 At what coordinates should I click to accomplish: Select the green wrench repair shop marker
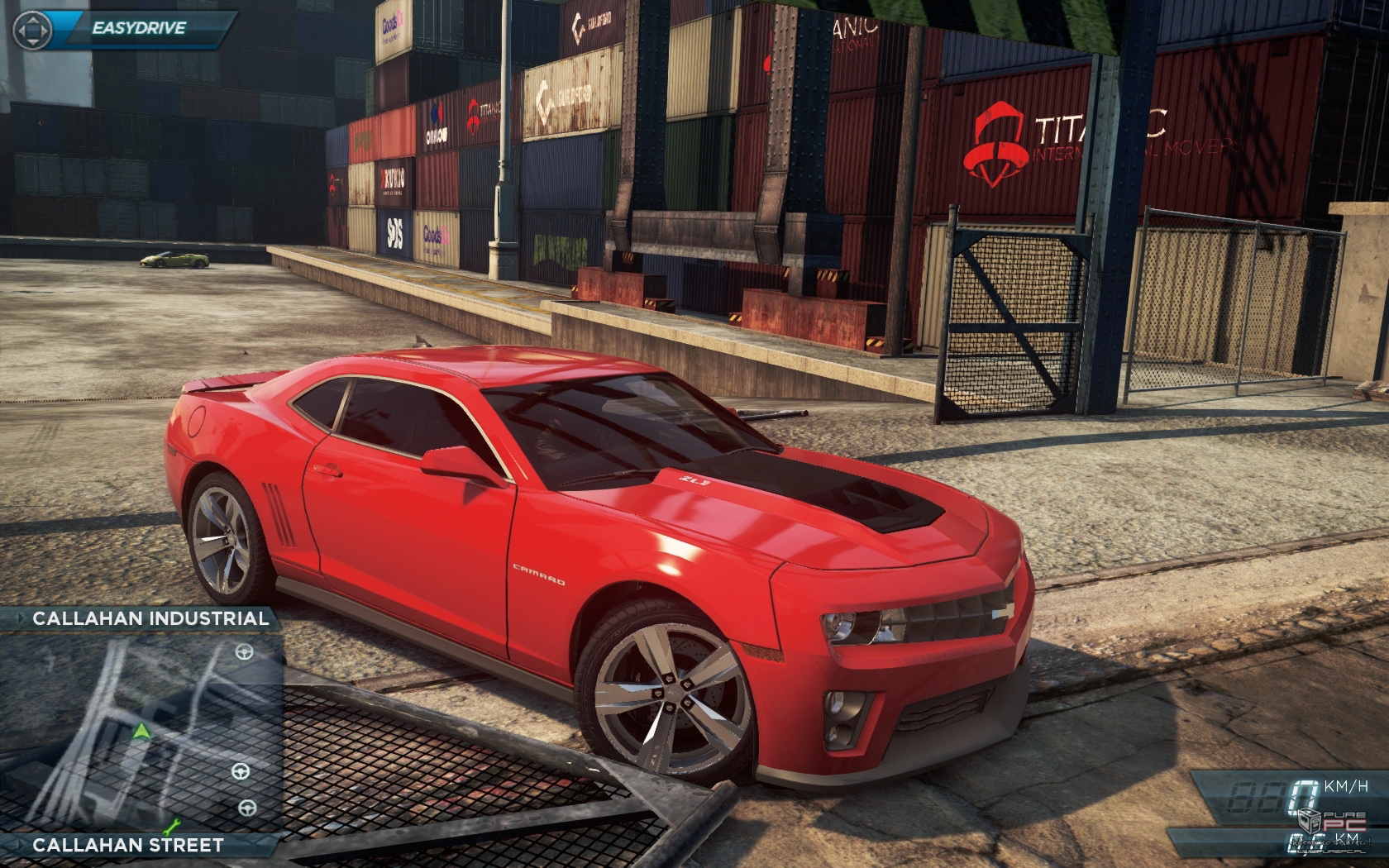(173, 825)
